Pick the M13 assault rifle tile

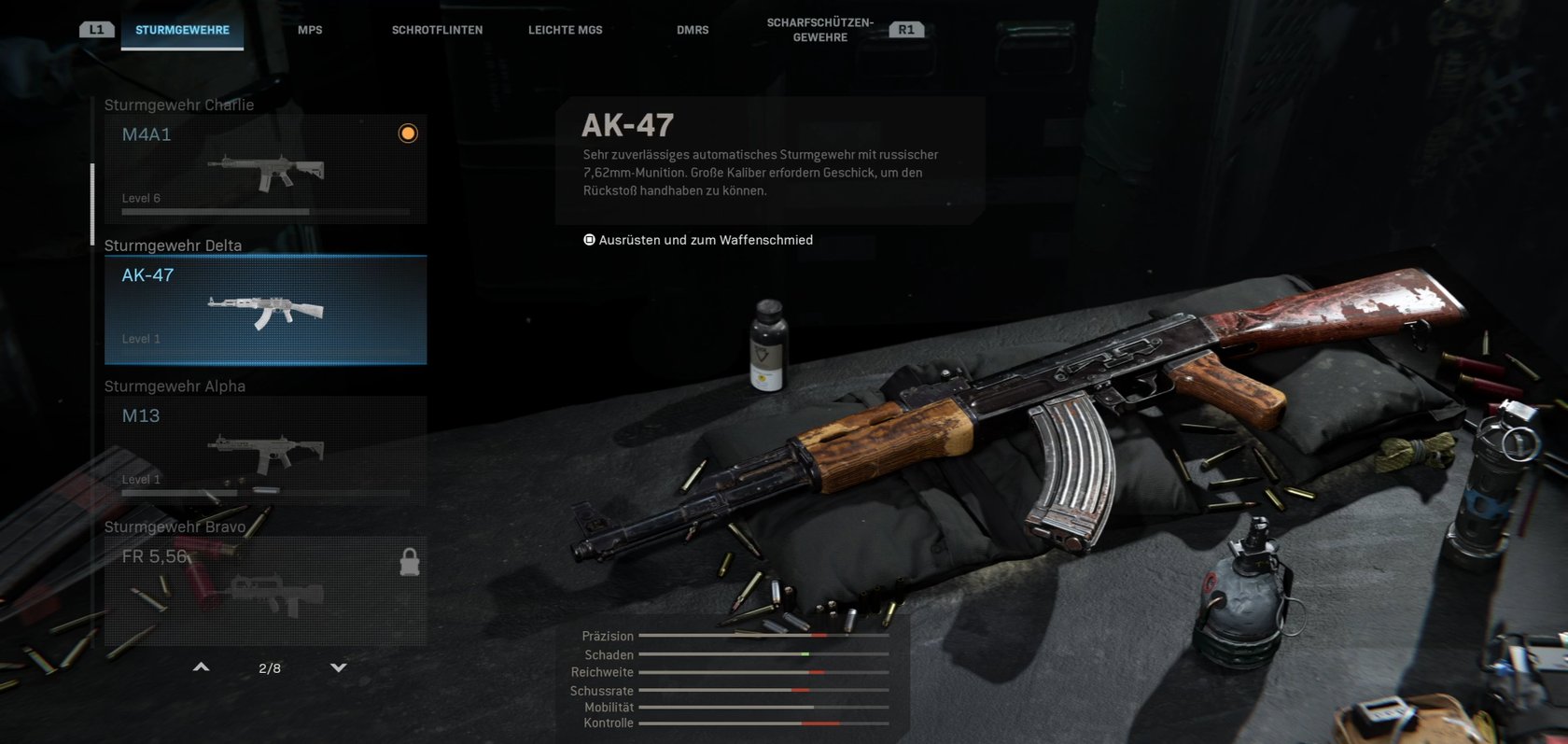(x=265, y=450)
